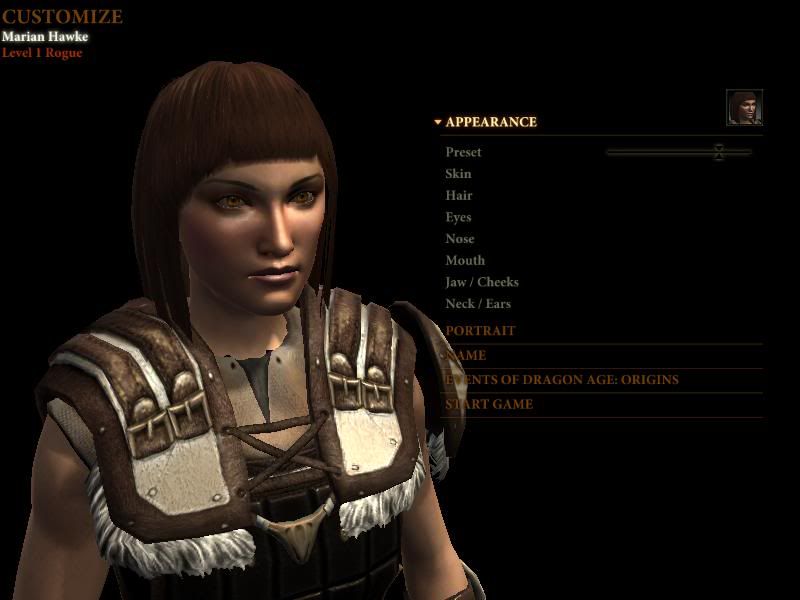Select the Nose appearance entry
800x600 pixels.
pyautogui.click(x=460, y=239)
